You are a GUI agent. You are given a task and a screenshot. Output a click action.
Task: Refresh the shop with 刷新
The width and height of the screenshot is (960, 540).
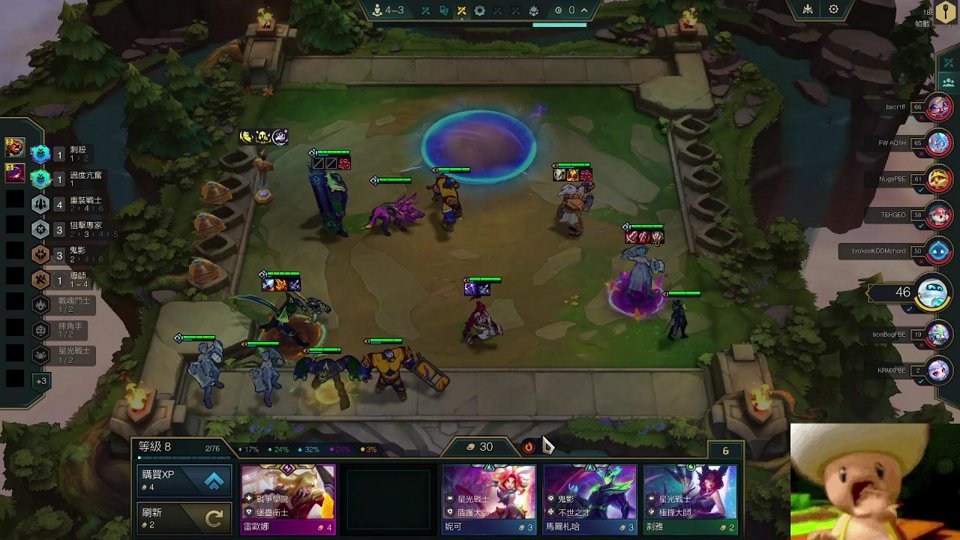click(185, 518)
